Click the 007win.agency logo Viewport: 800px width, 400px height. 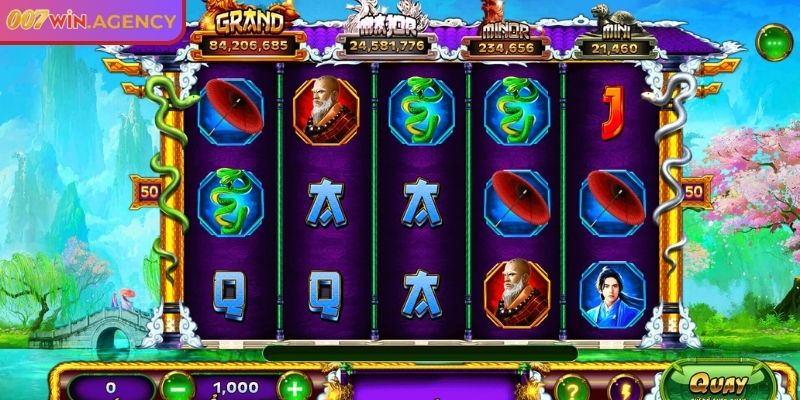tap(90, 20)
